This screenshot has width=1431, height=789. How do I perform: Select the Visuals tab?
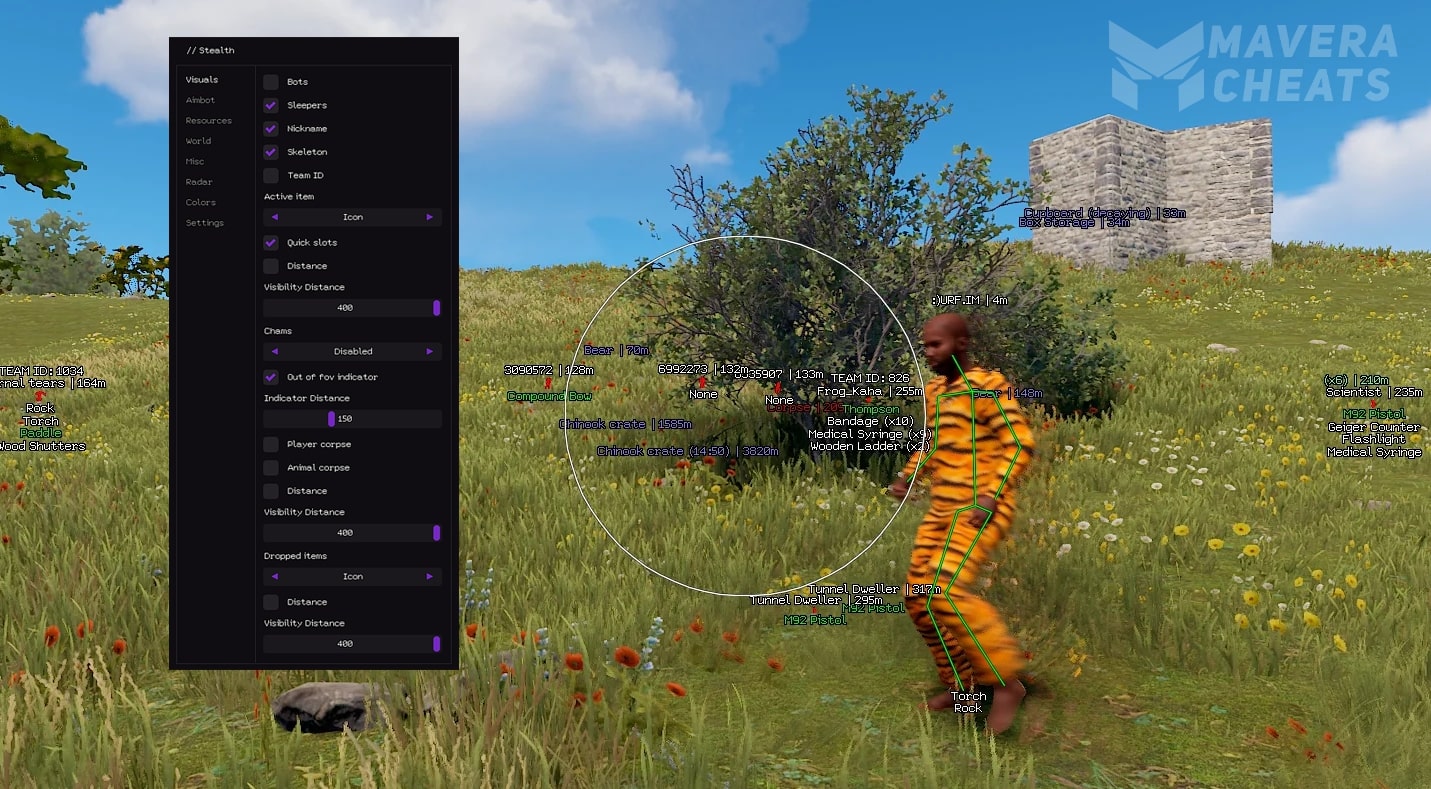[201, 80]
